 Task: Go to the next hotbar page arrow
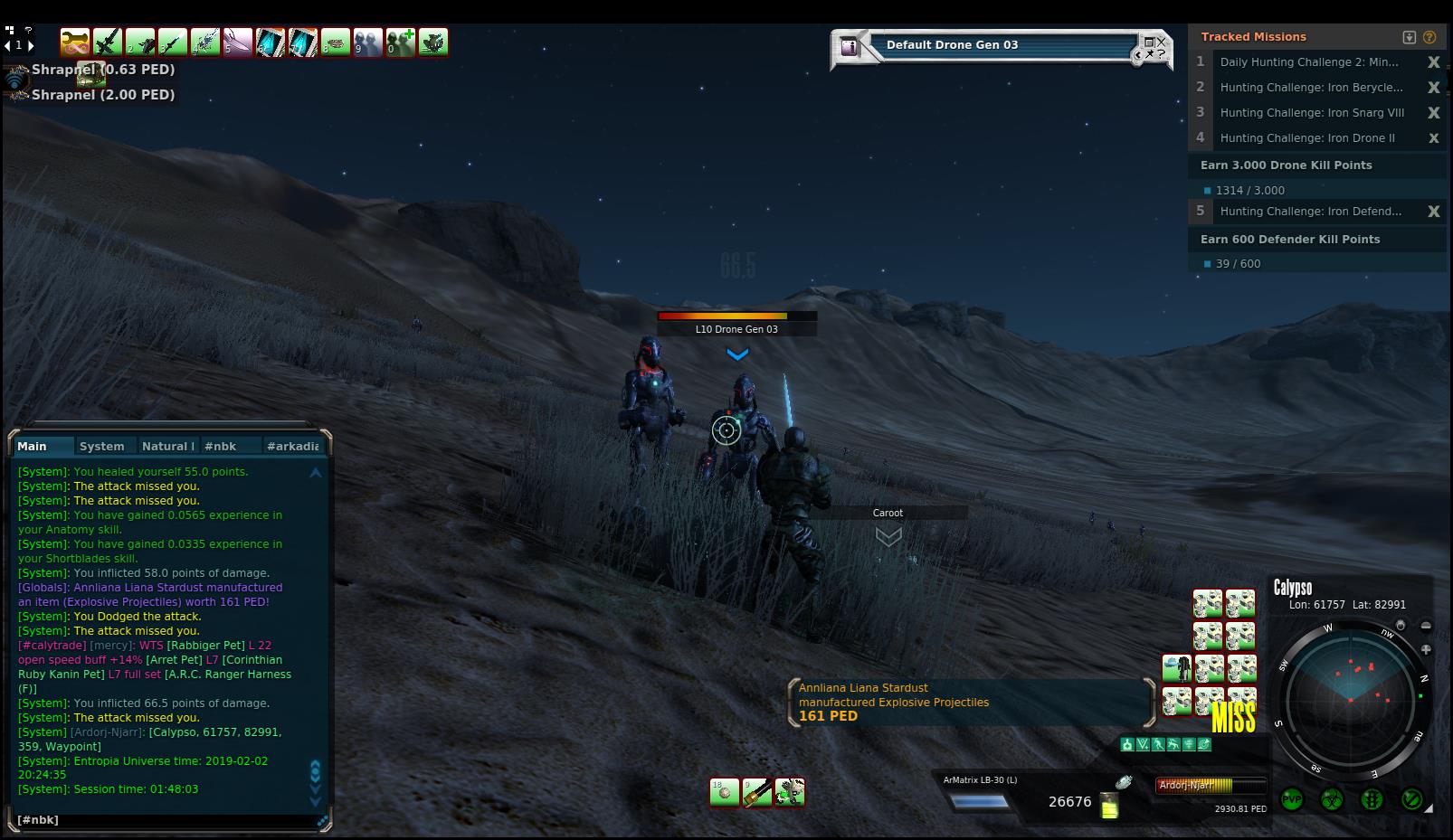click(31, 45)
